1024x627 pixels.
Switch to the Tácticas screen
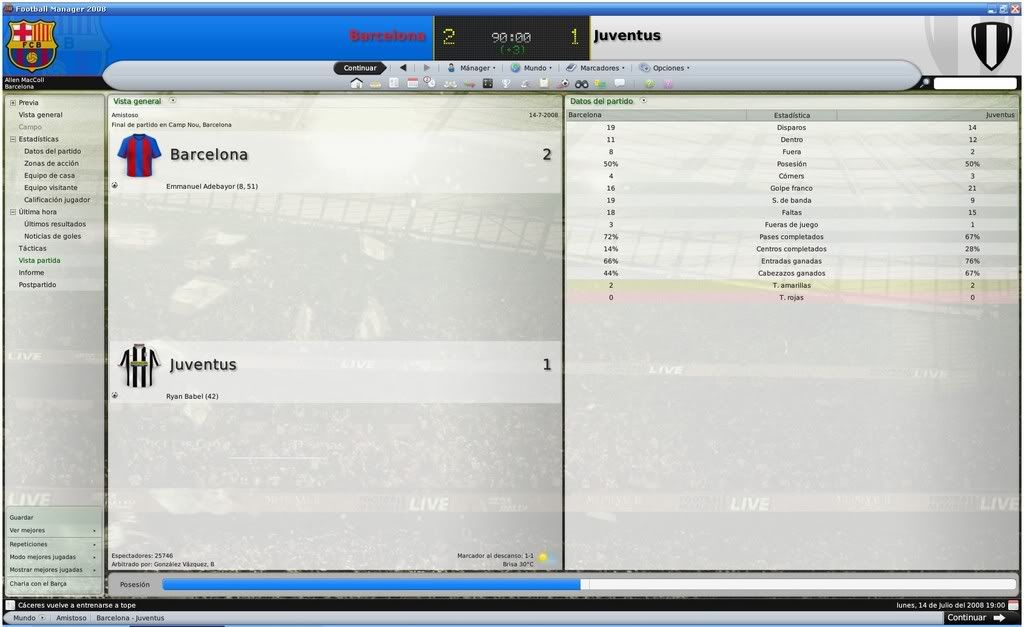coord(32,248)
